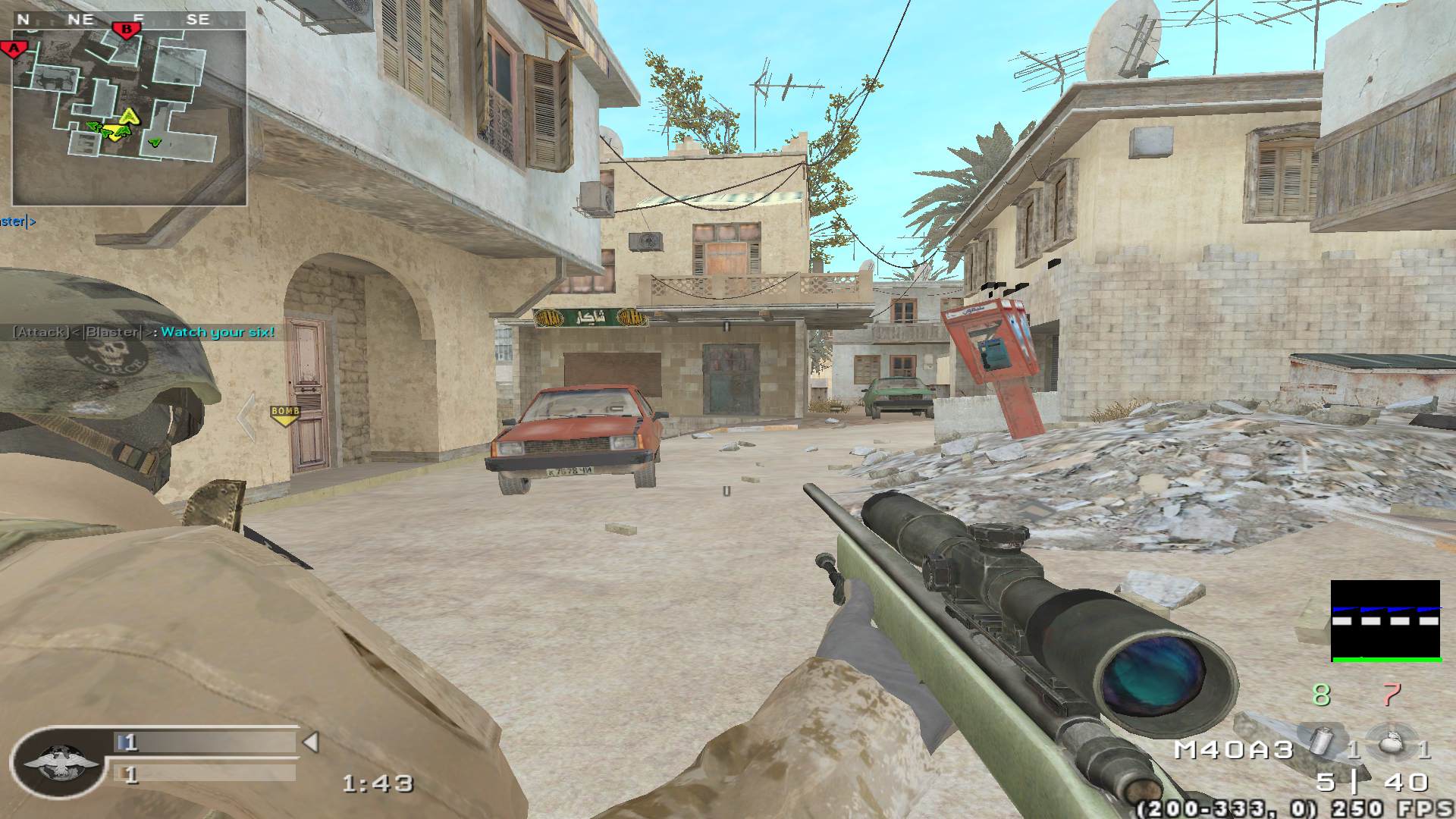
Task: Select the red B bombsite marker on minimap
Action: coord(127,30)
